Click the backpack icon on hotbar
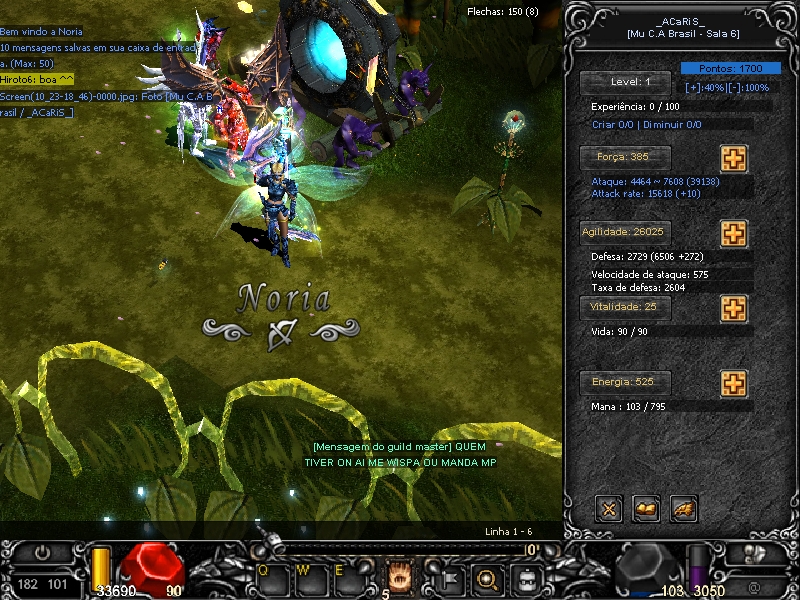The width and height of the screenshot is (800, 600). (526, 577)
